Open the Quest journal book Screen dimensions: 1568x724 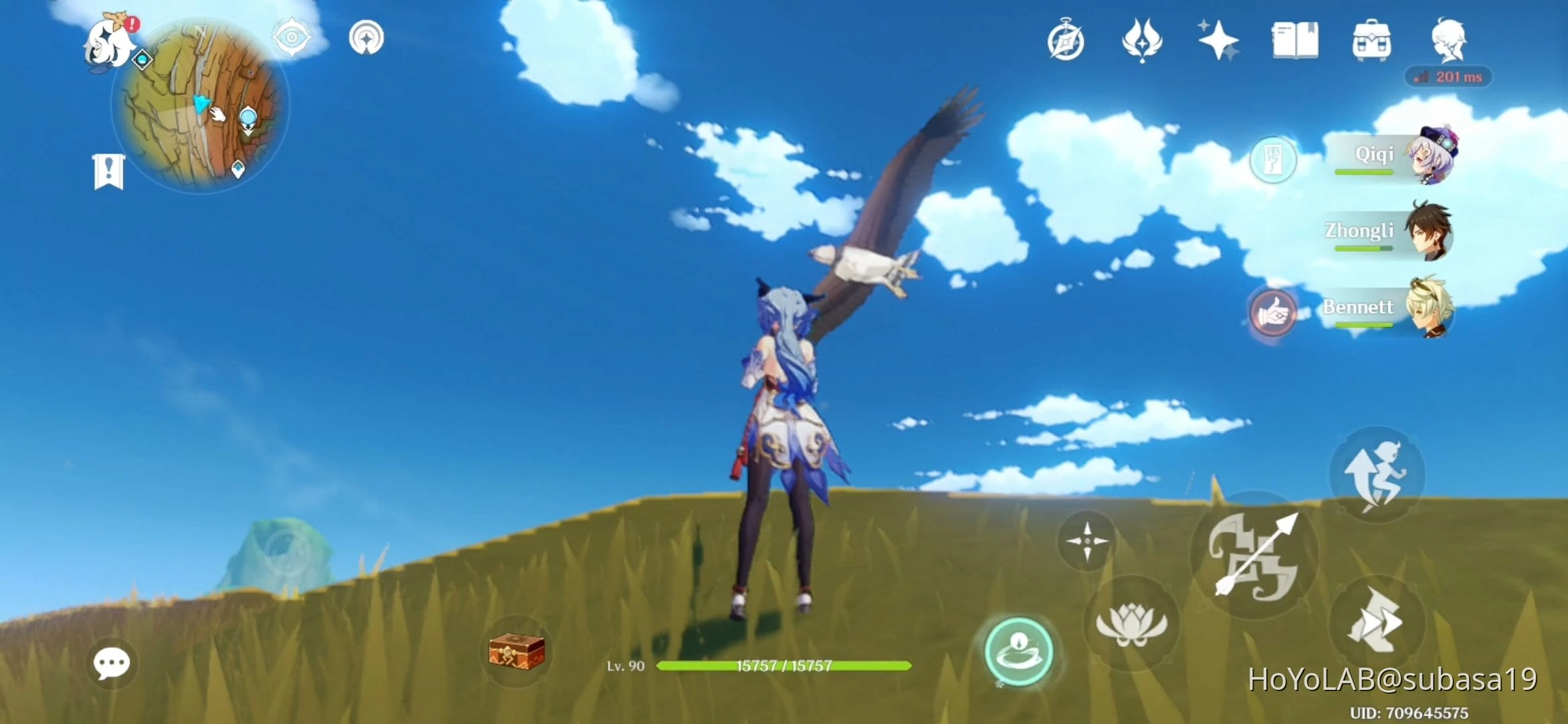tap(1293, 41)
